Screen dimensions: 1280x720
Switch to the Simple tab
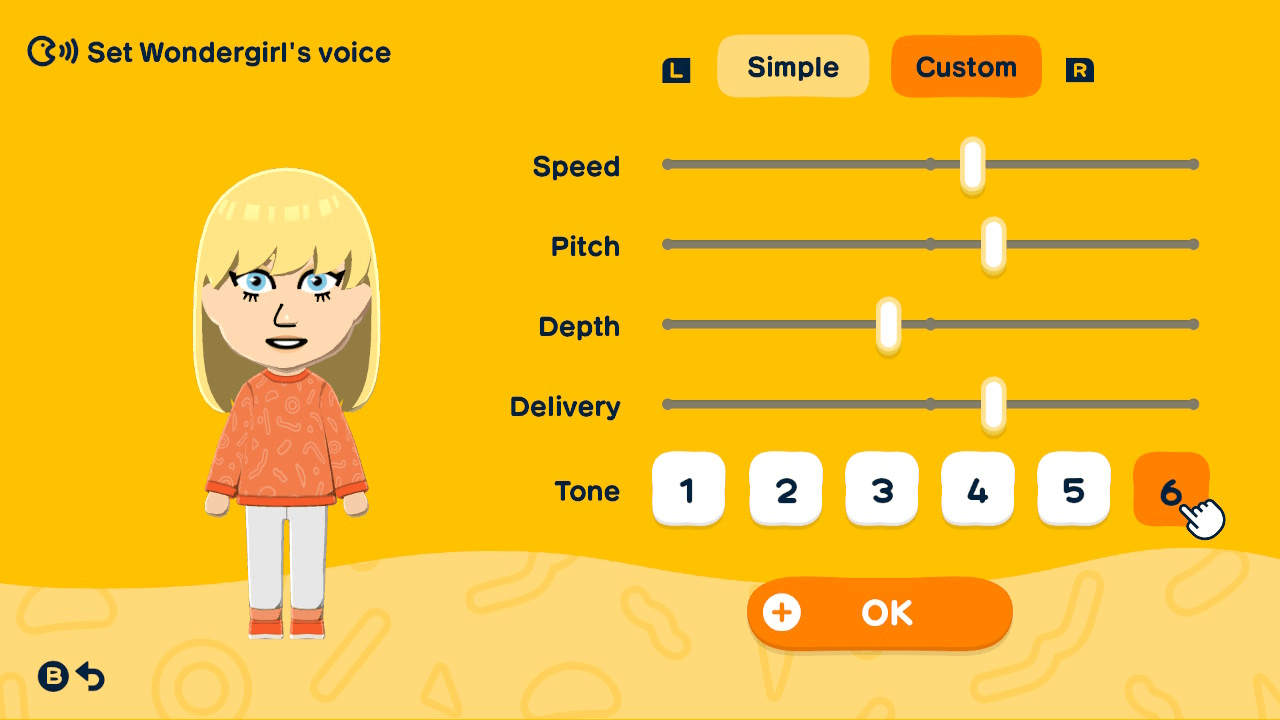[793, 67]
